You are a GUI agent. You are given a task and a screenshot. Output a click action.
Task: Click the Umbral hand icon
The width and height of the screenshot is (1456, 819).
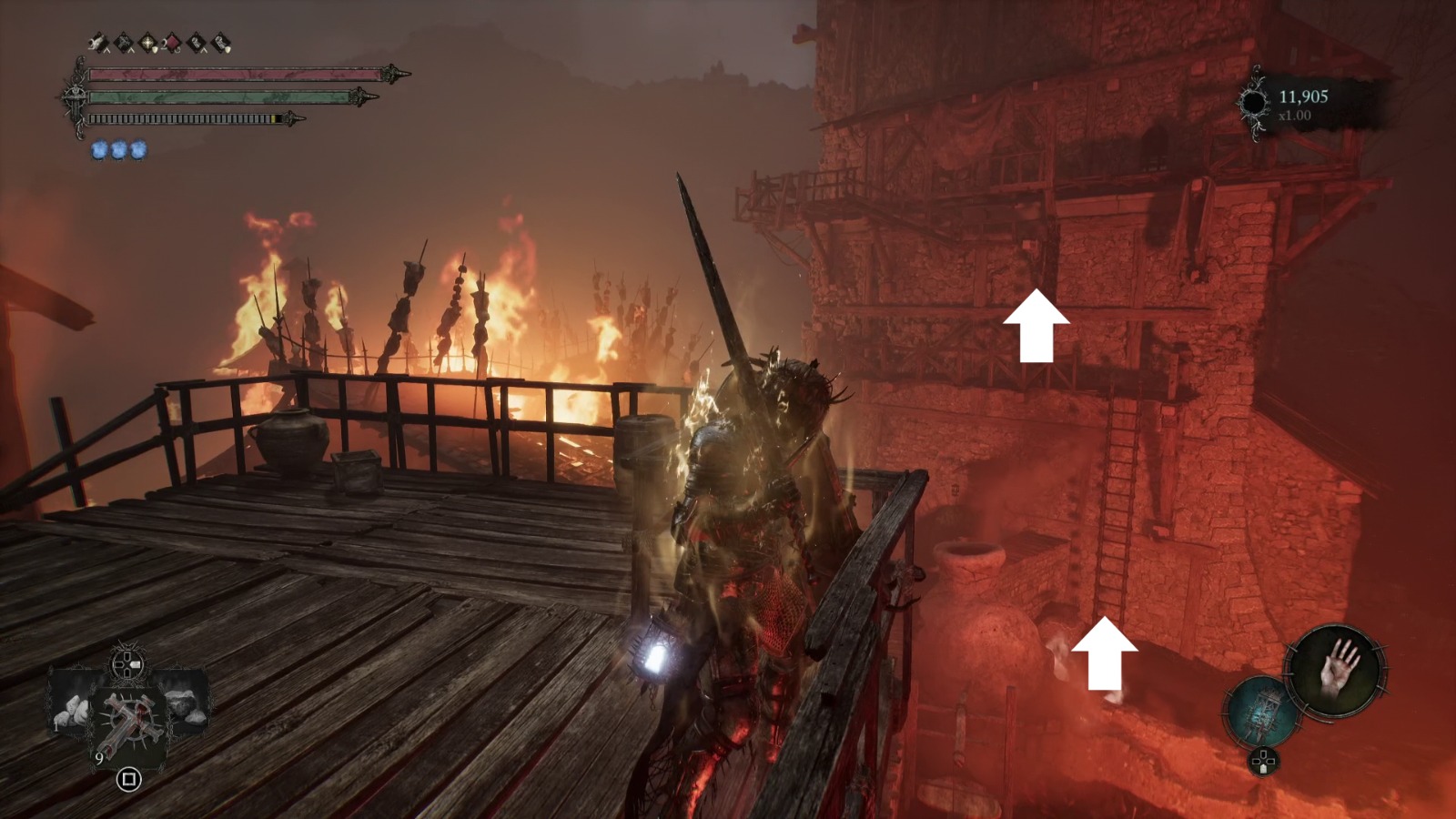1336,671
